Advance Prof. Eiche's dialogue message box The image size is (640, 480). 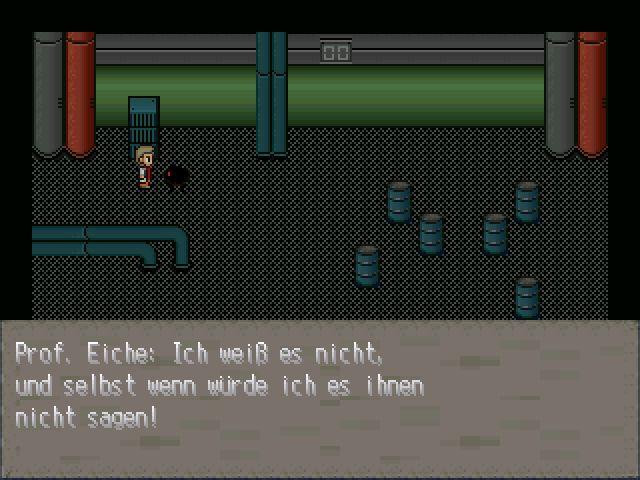[320, 398]
